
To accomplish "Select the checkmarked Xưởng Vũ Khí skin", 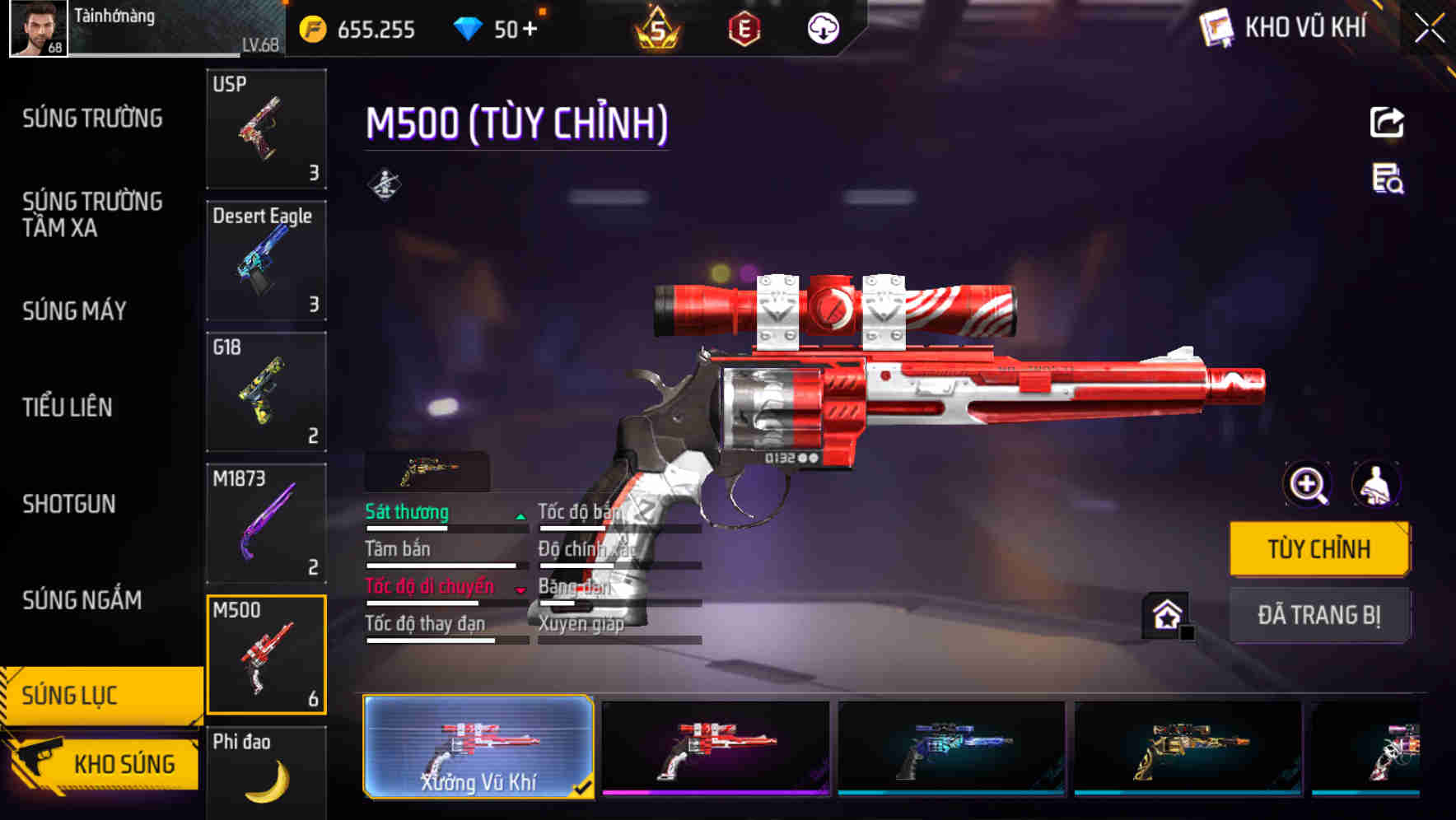I will 478,748.
